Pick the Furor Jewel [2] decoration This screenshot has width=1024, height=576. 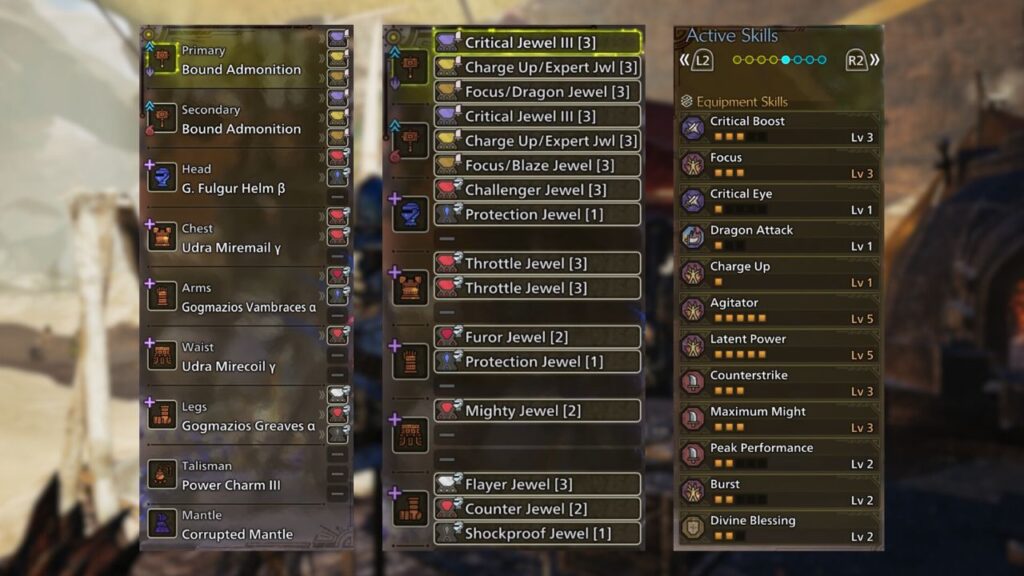coord(538,337)
